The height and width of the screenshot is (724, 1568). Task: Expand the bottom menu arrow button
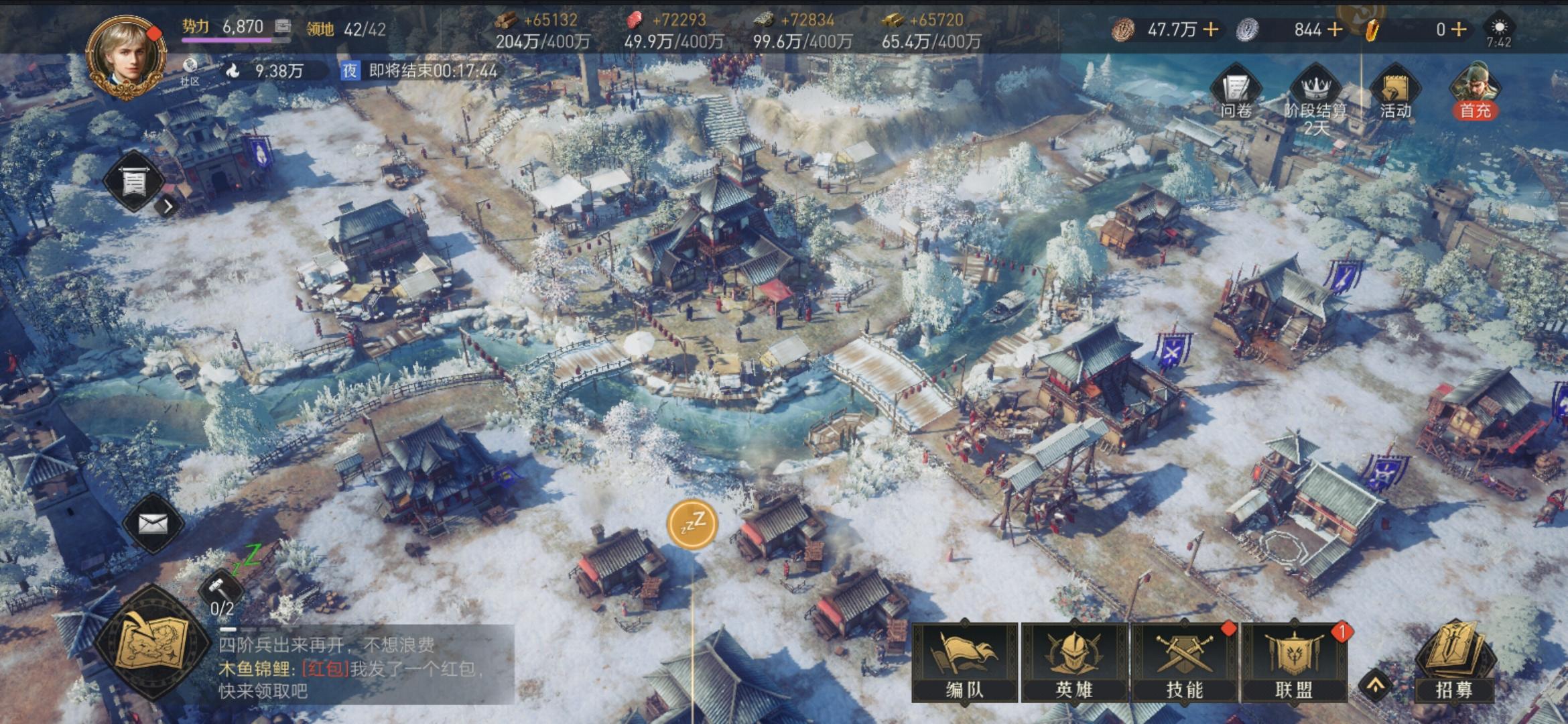(1375, 686)
